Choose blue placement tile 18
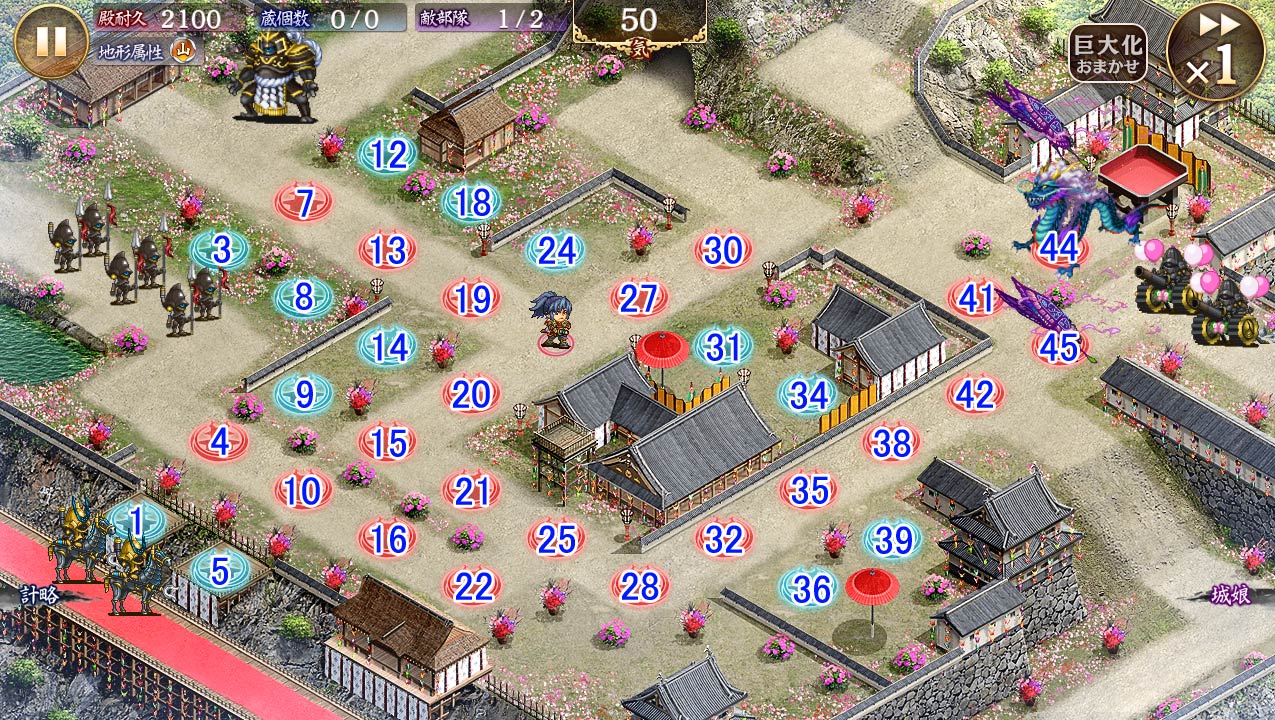Image resolution: width=1275 pixels, height=720 pixels. 472,202
